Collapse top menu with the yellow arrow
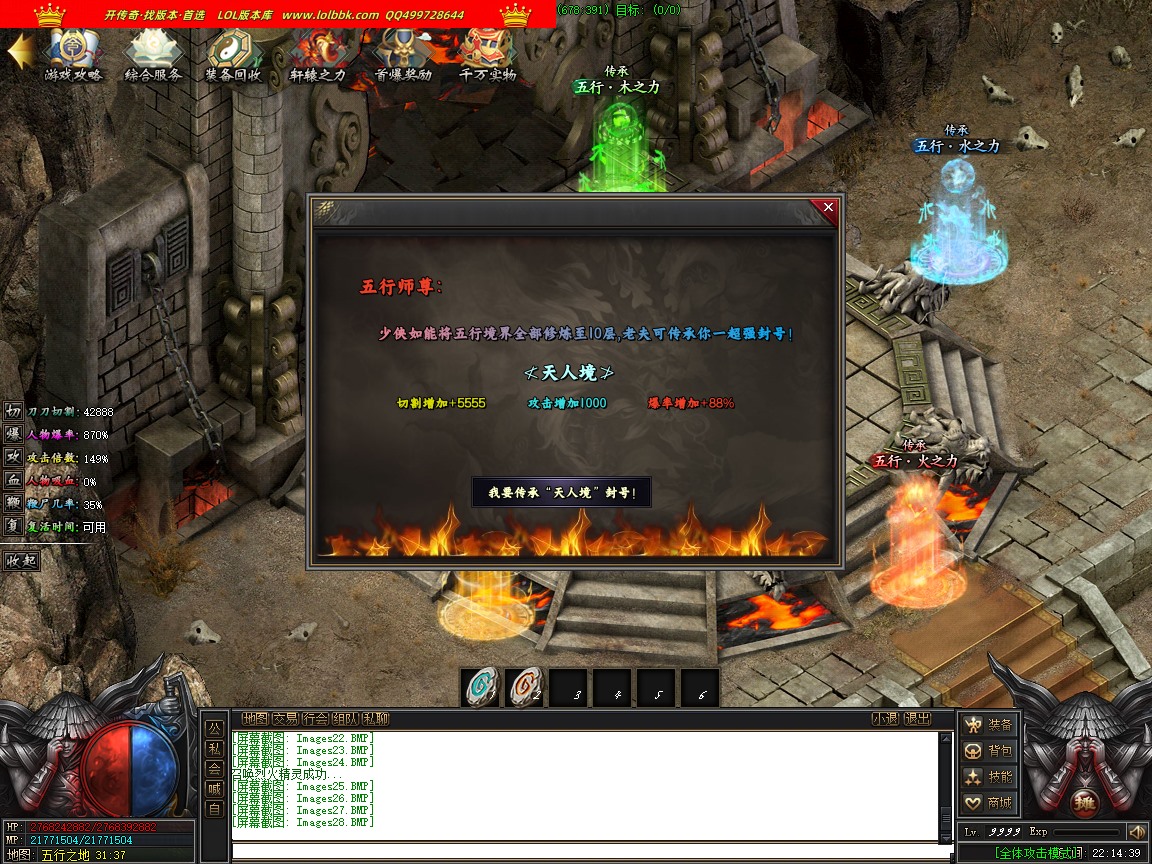This screenshot has width=1152, height=864. [20, 52]
